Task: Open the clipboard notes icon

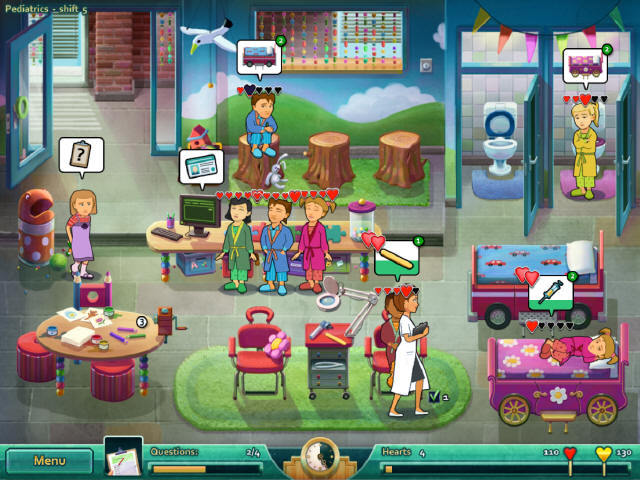Action: click(123, 456)
